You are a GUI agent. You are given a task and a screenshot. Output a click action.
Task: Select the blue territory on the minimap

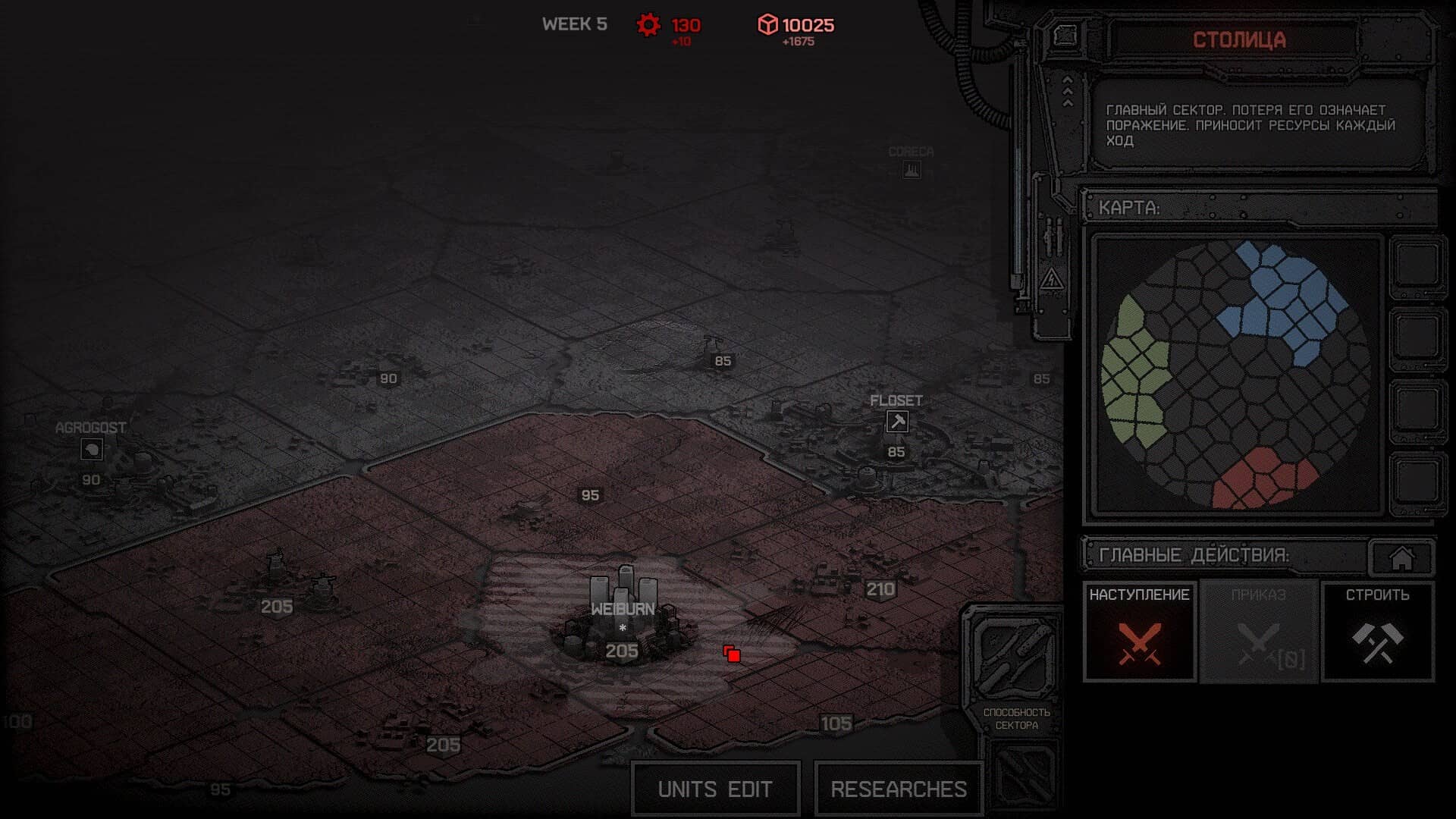(x=1282, y=296)
